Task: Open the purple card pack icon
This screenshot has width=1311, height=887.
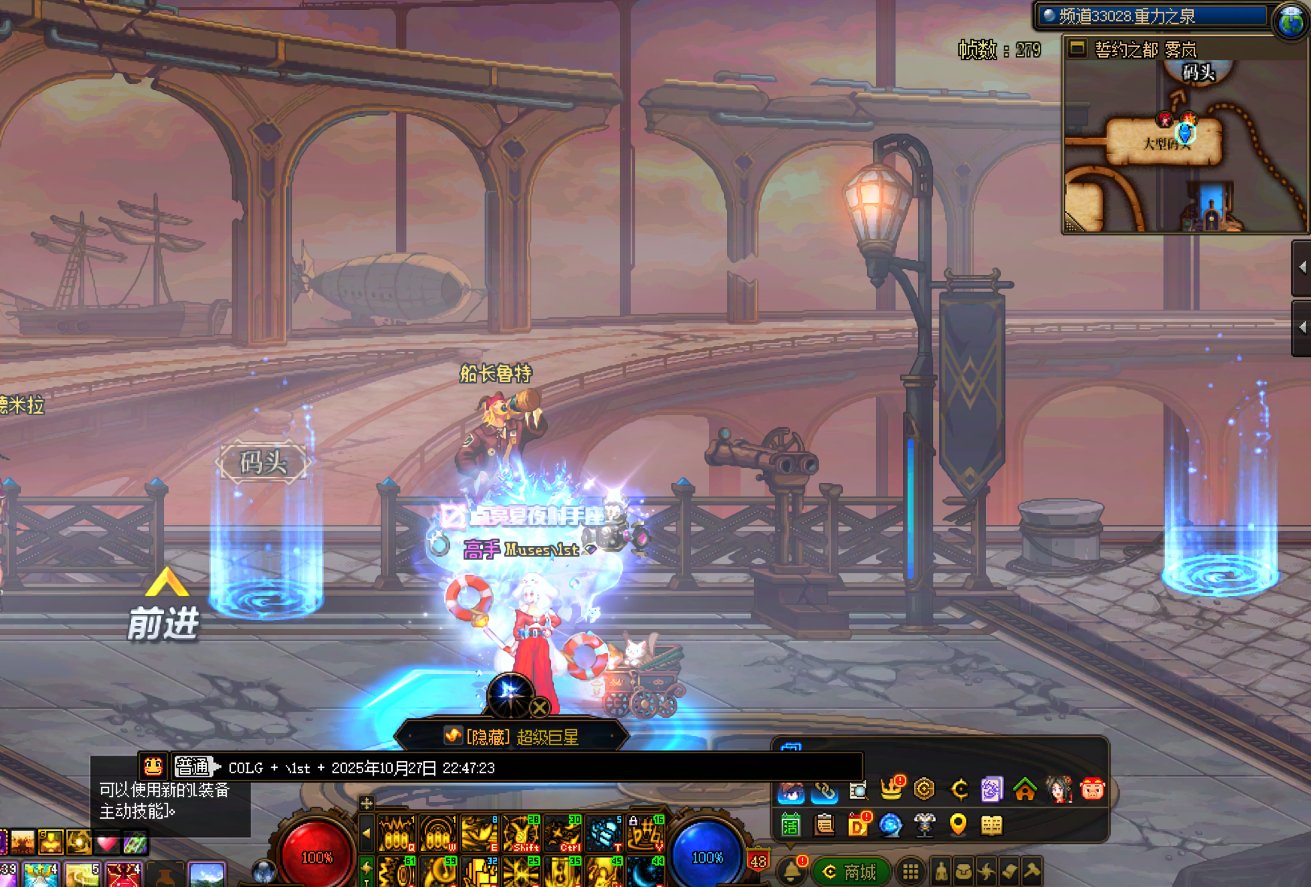Action: coord(991,790)
